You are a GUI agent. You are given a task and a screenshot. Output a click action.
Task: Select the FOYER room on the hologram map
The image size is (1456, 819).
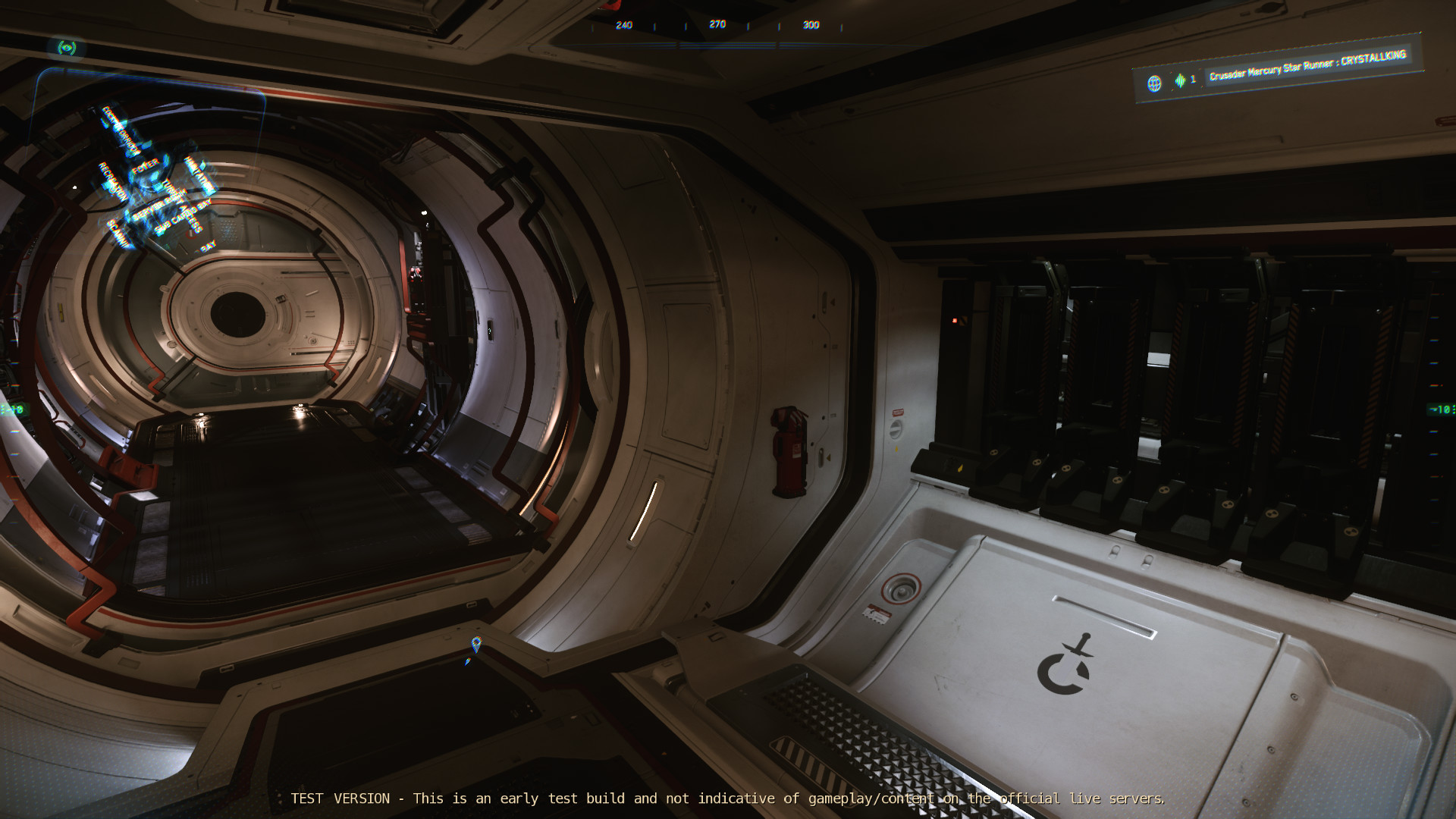[x=146, y=167]
